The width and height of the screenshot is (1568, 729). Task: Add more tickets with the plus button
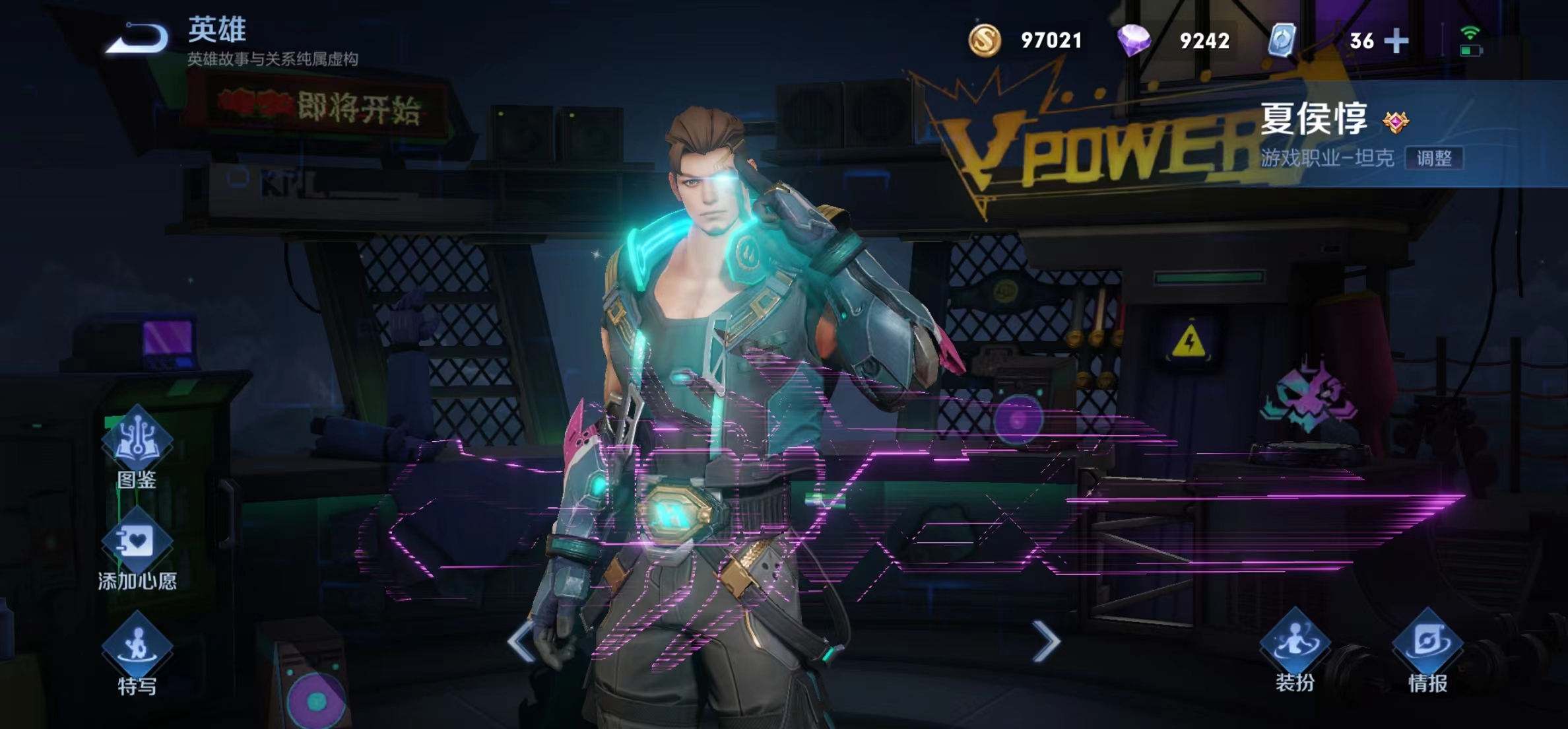click(1396, 41)
